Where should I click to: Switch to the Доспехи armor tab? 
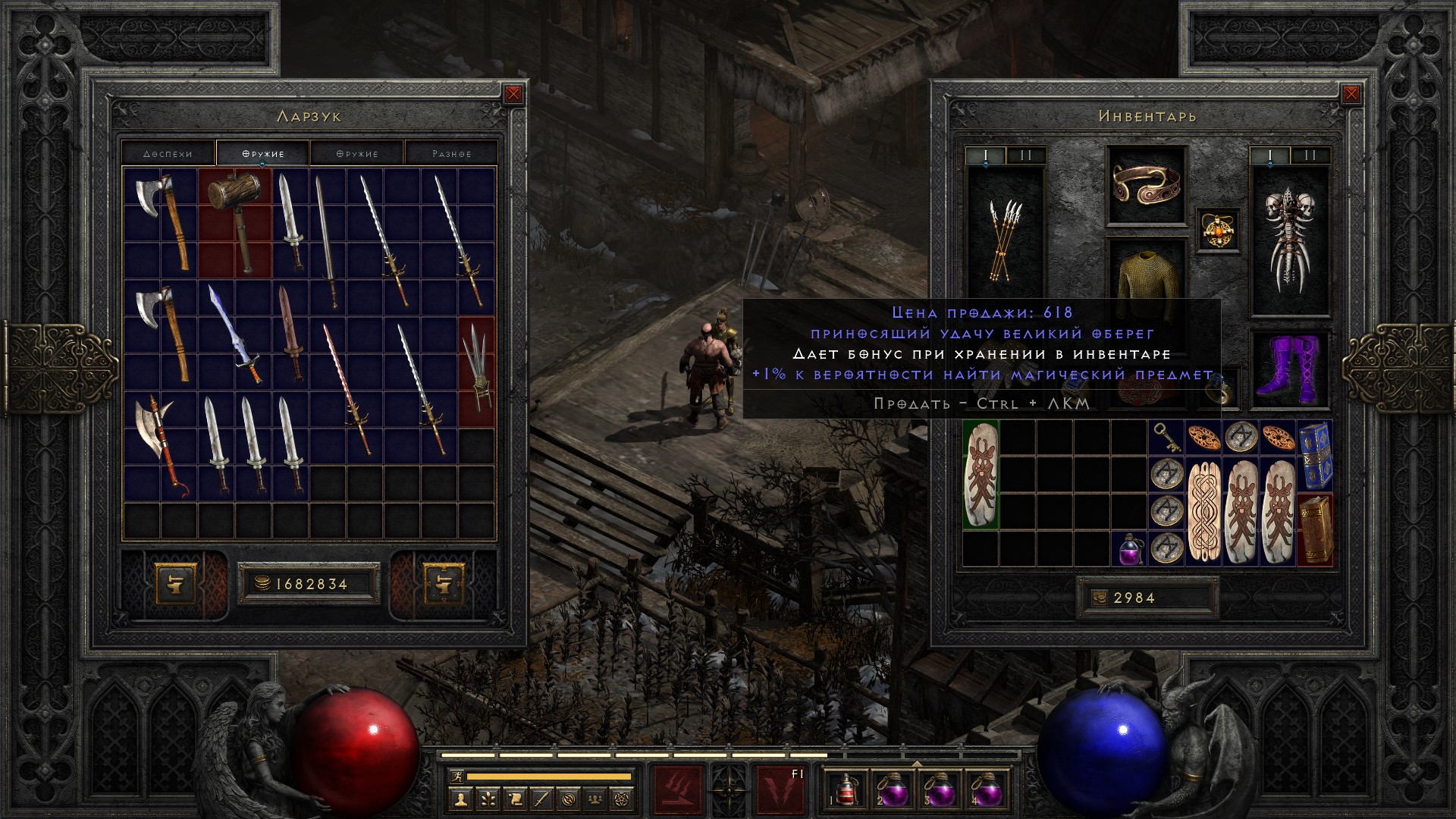168,153
